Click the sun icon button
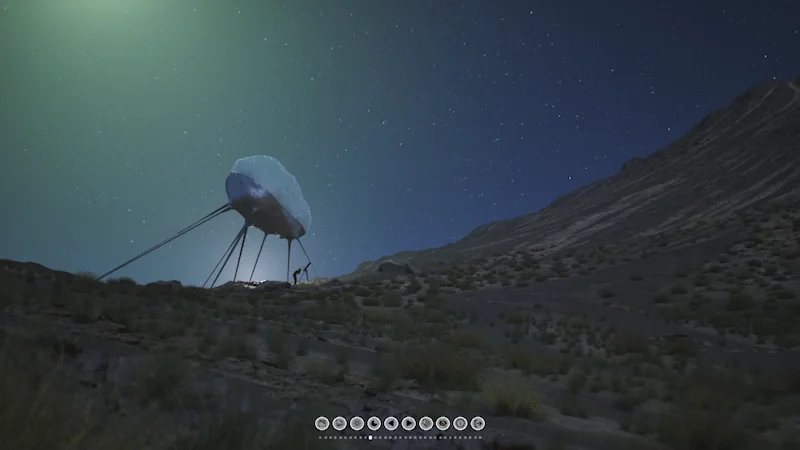The width and height of the screenshot is (800, 450). pyautogui.click(x=357, y=423)
